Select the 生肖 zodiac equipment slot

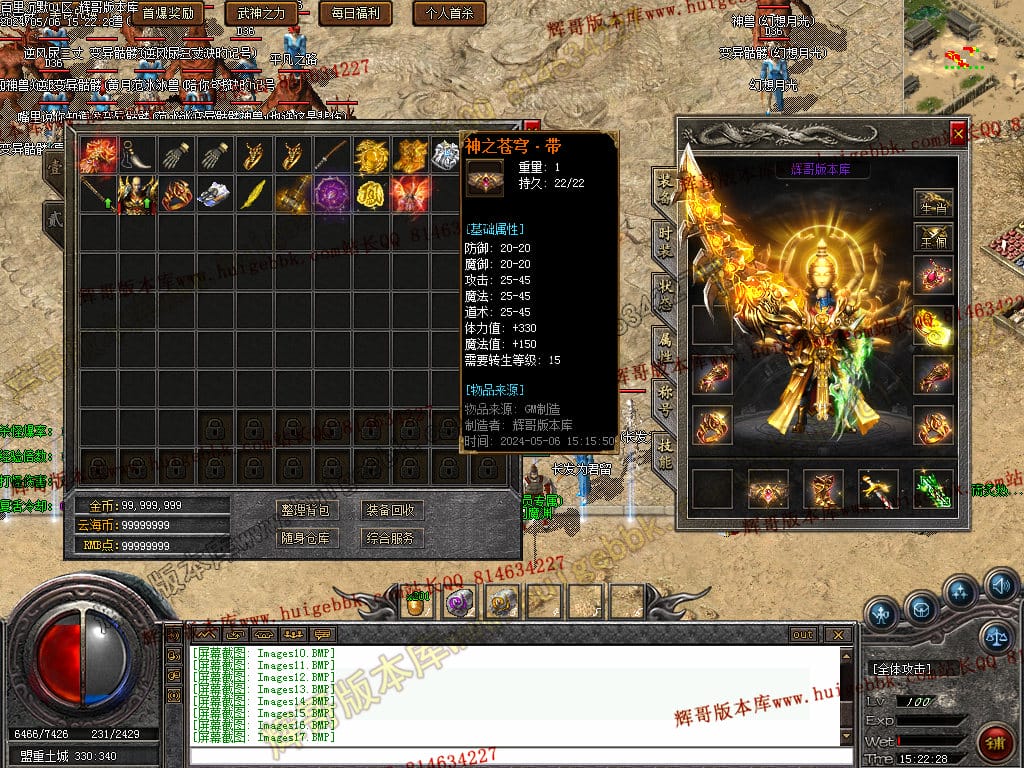pos(932,204)
